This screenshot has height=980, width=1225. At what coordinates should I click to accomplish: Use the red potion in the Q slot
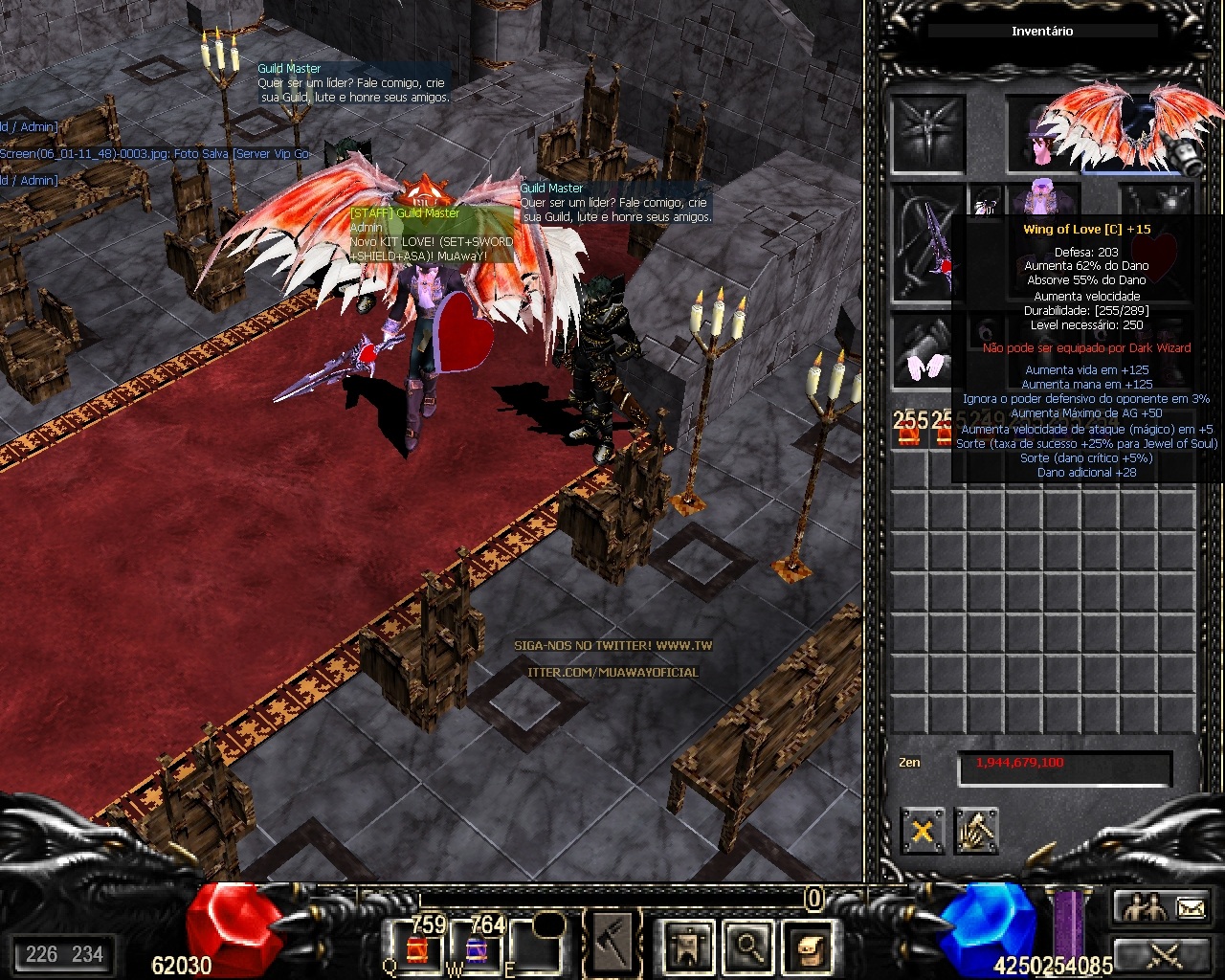418,947
